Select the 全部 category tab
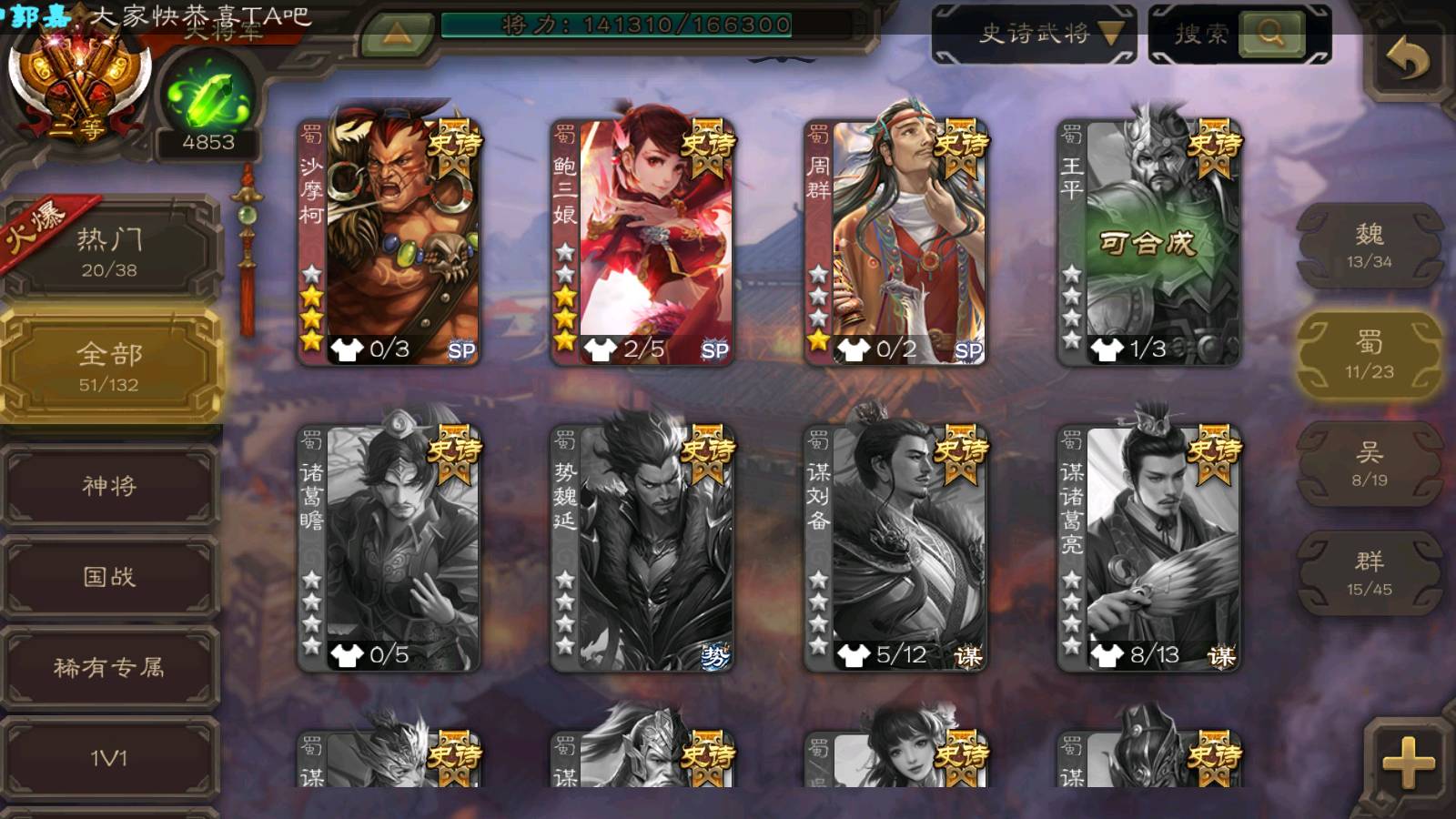The image size is (1456, 819). coord(110,366)
